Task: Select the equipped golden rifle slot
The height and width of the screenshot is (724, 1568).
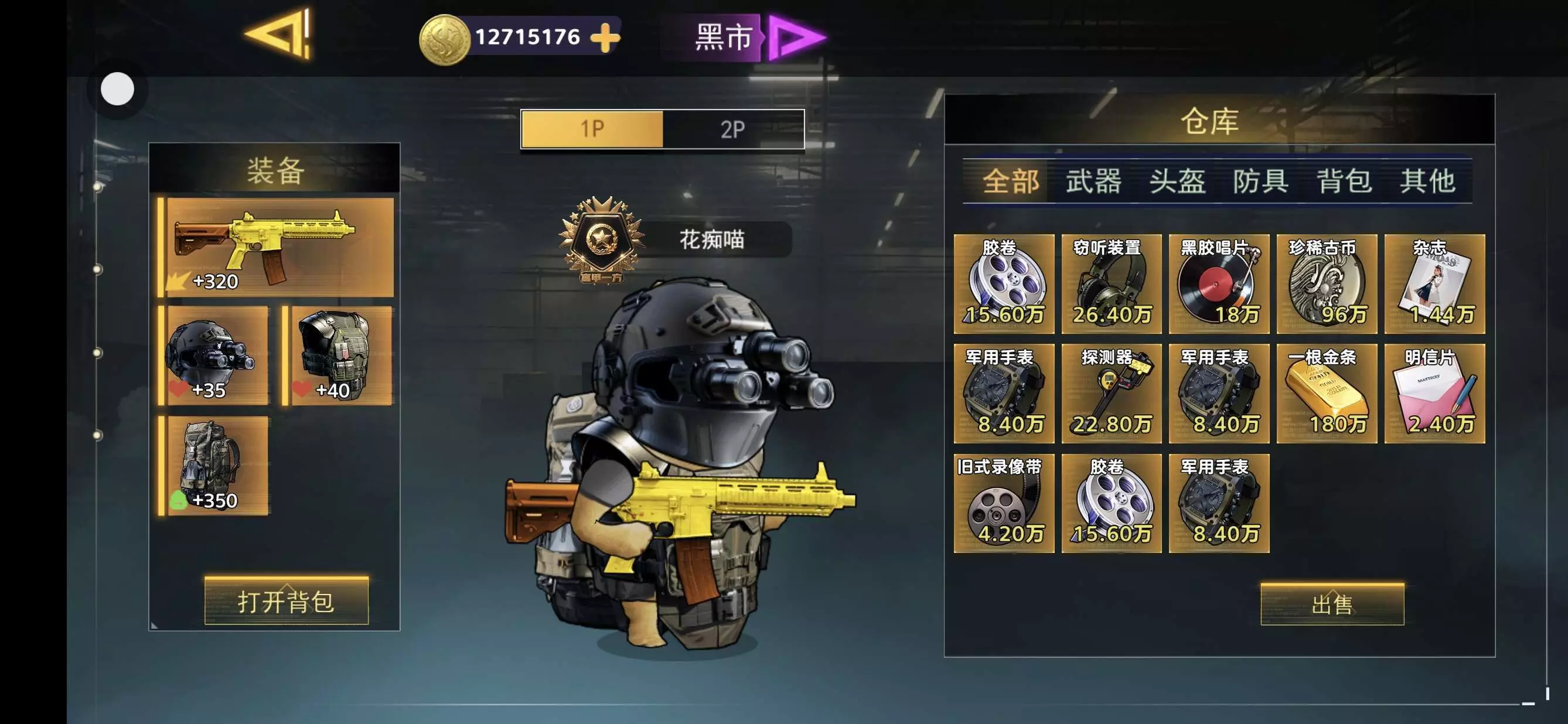Action: [x=277, y=247]
